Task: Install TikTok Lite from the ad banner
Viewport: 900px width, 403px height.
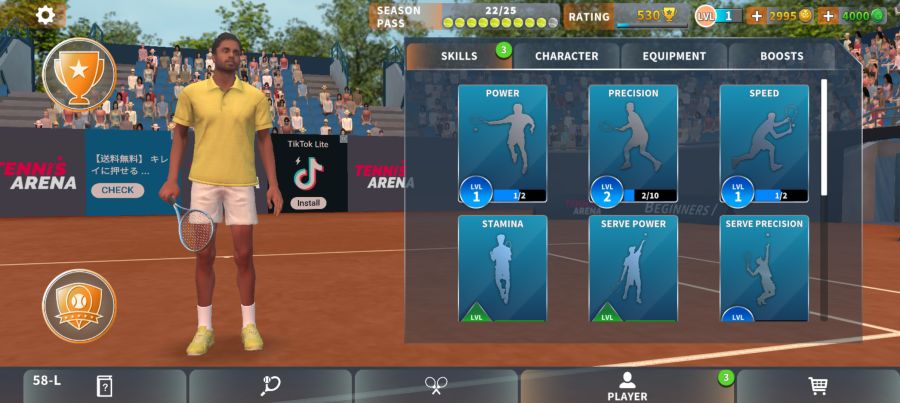Action: (308, 203)
